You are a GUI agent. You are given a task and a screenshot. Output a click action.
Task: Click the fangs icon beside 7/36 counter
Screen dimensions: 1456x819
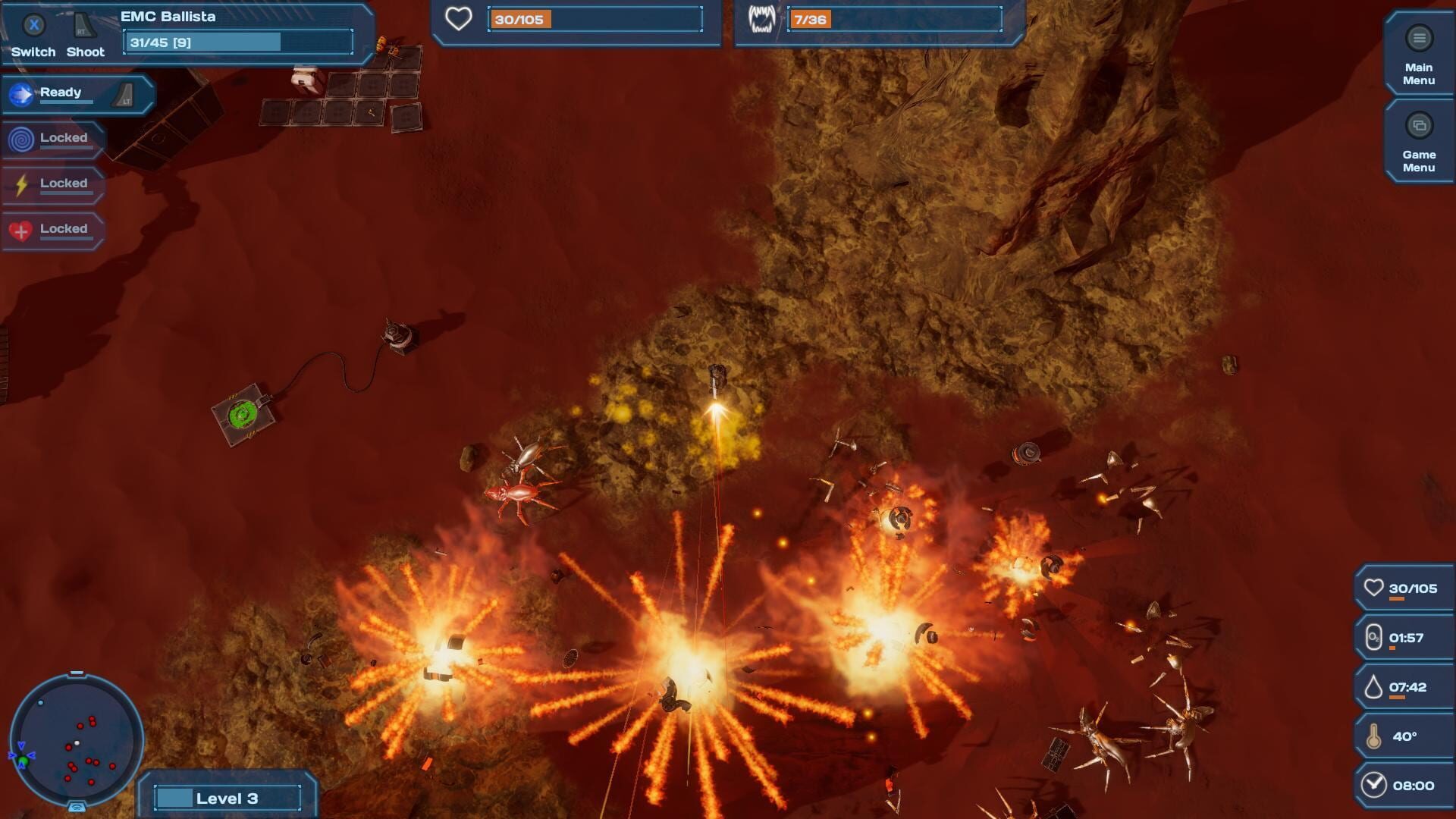pyautogui.click(x=763, y=20)
